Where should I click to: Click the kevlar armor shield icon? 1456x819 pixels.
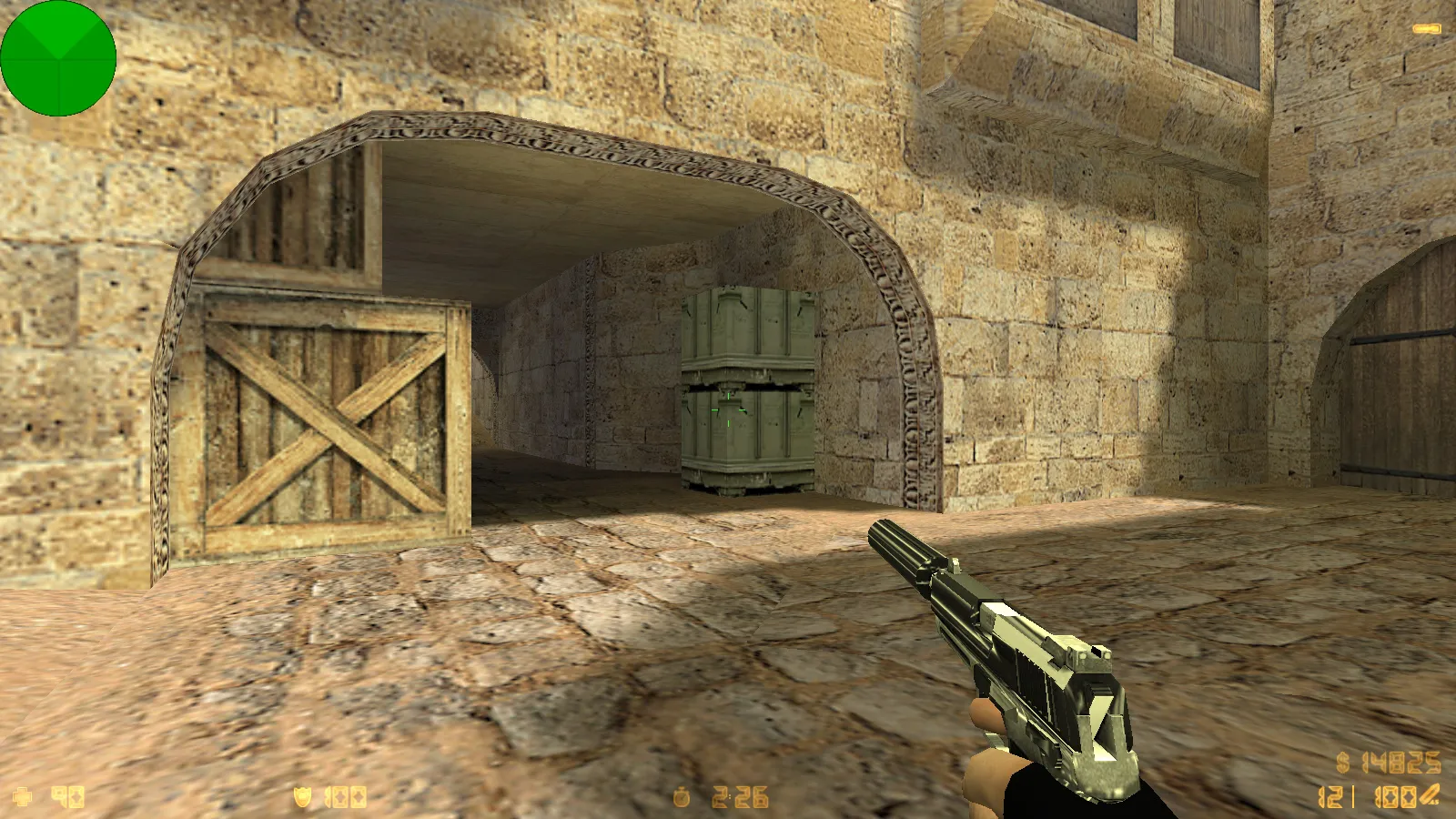coord(302,797)
